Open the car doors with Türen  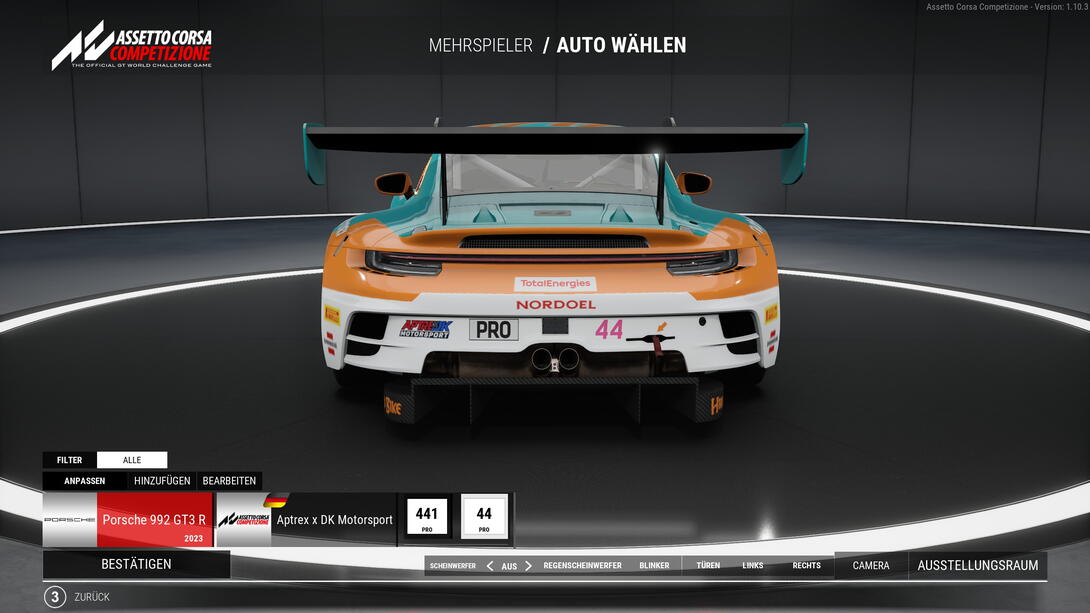[708, 566]
